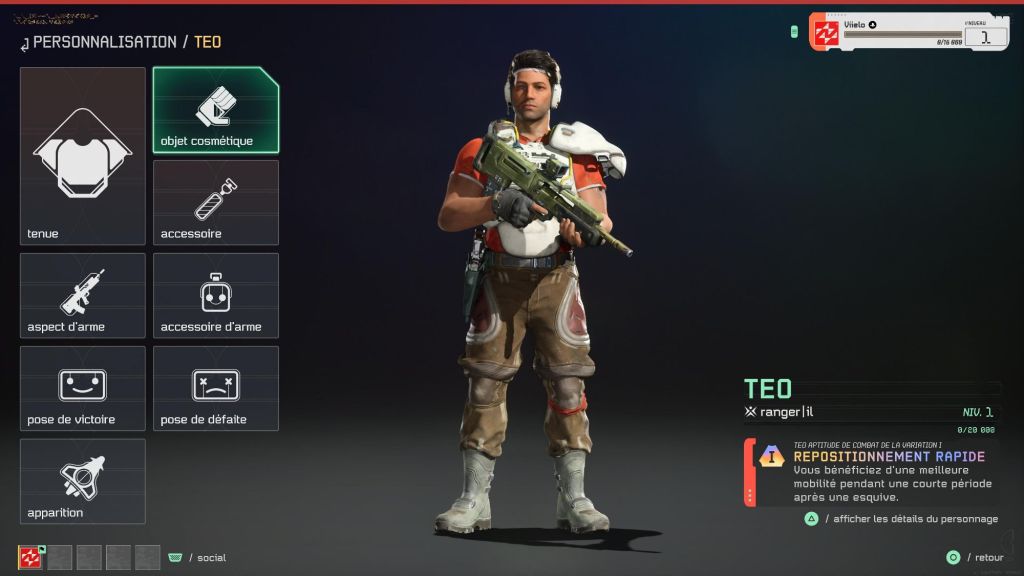This screenshot has height=576, width=1024.
Task: Open the accessoire d'arme tile
Action: [216, 295]
